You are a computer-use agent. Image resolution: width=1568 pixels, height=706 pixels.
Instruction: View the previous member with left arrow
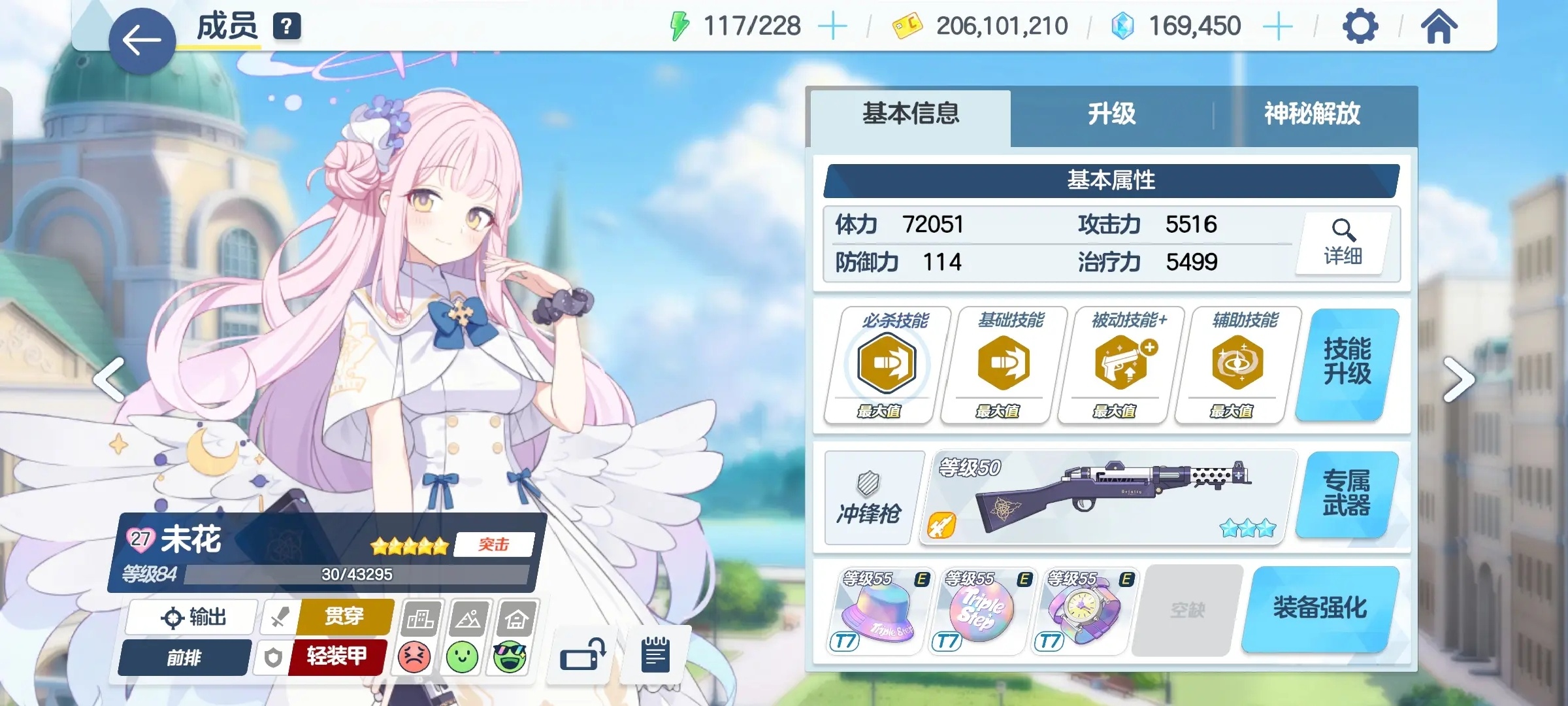pos(110,380)
